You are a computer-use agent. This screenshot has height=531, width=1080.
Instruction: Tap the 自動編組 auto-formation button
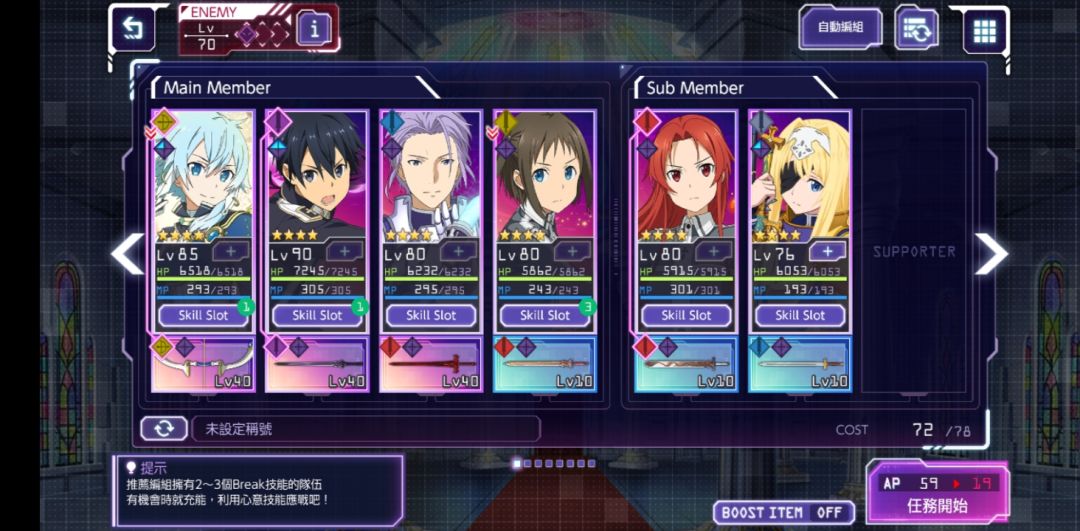click(x=840, y=29)
